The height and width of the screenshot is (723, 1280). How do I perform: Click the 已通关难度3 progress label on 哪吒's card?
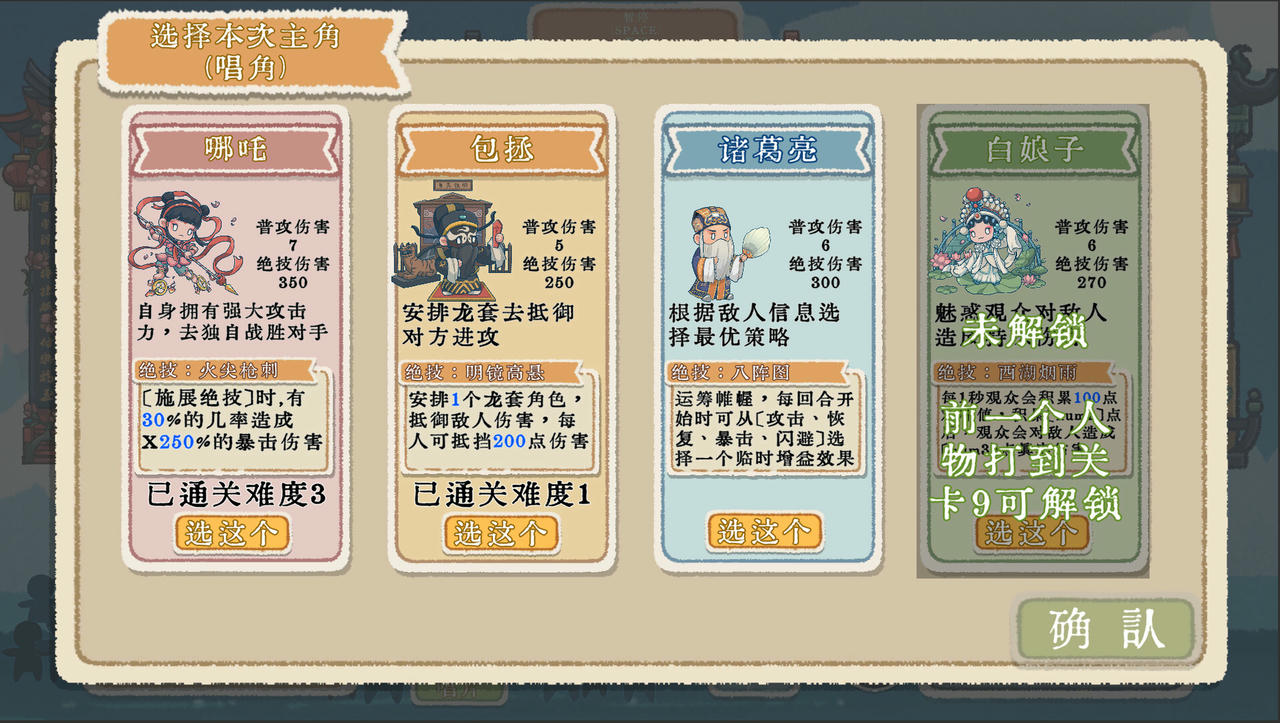[233, 494]
